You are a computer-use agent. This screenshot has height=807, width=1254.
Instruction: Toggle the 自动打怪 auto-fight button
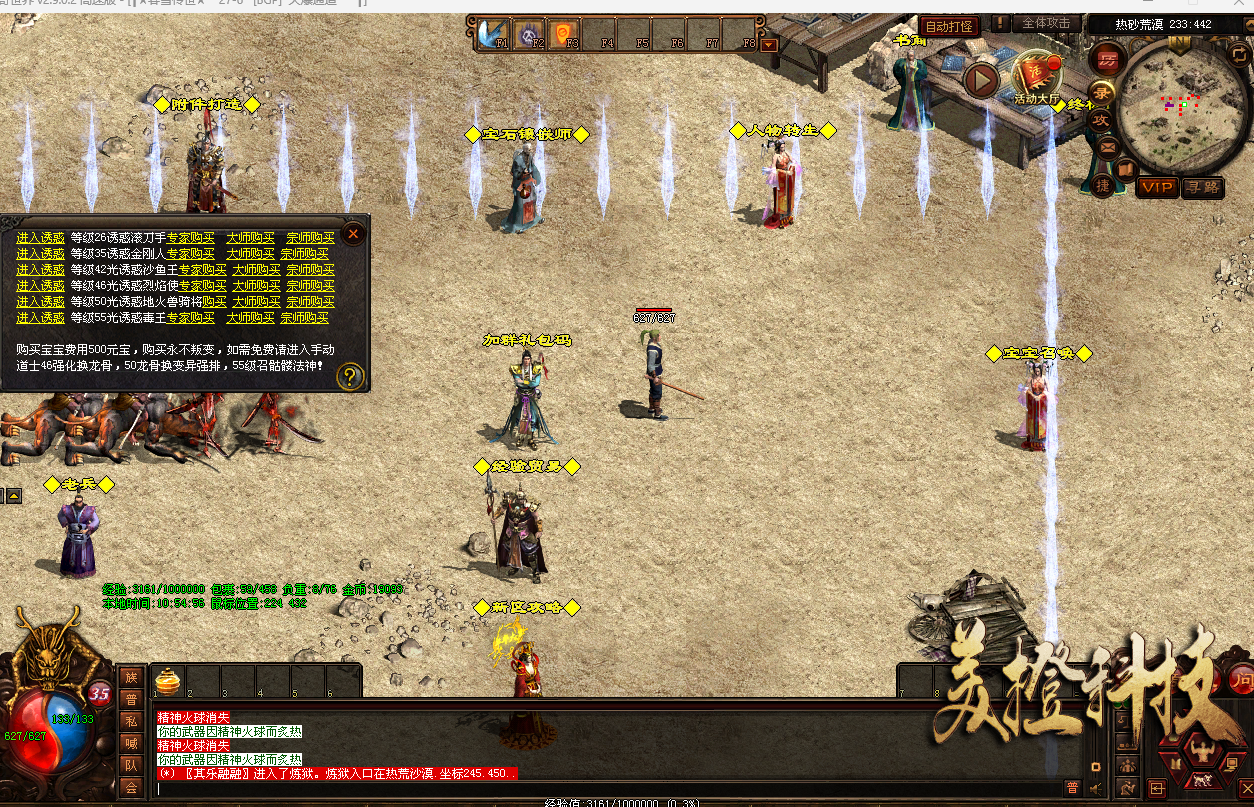948,27
